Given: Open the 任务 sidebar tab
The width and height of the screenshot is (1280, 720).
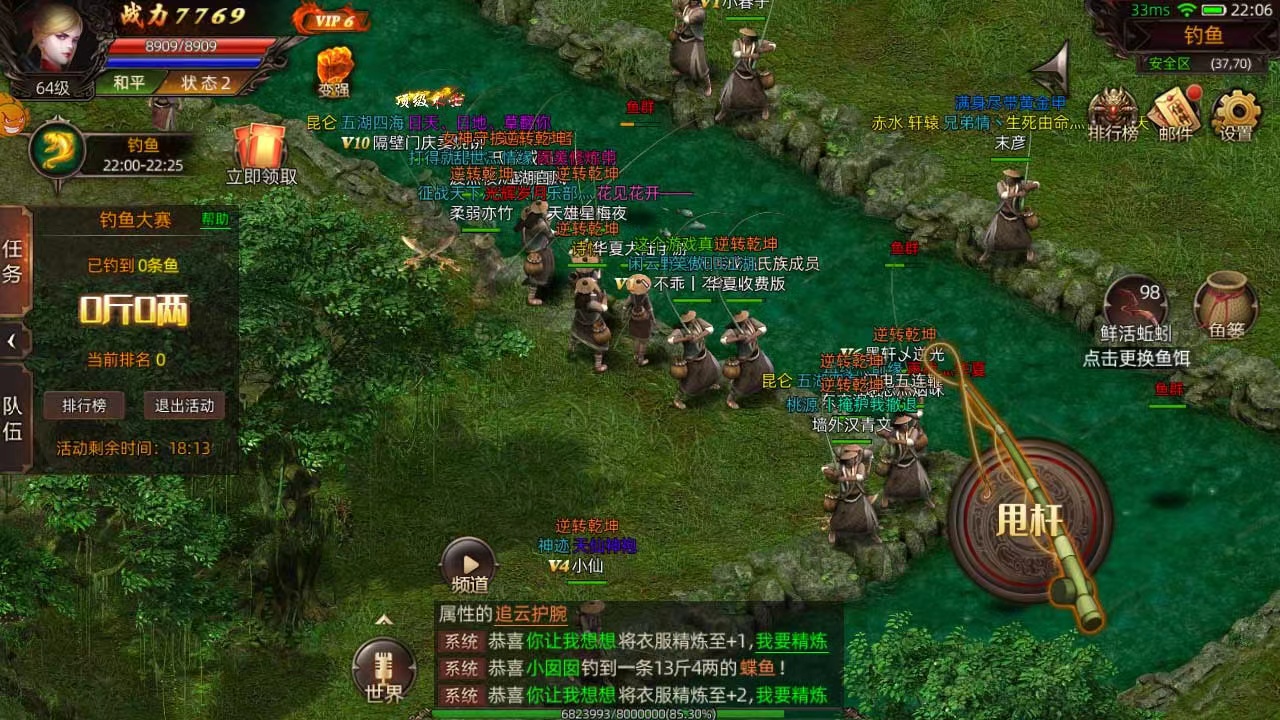Looking at the screenshot, I should click(14, 260).
